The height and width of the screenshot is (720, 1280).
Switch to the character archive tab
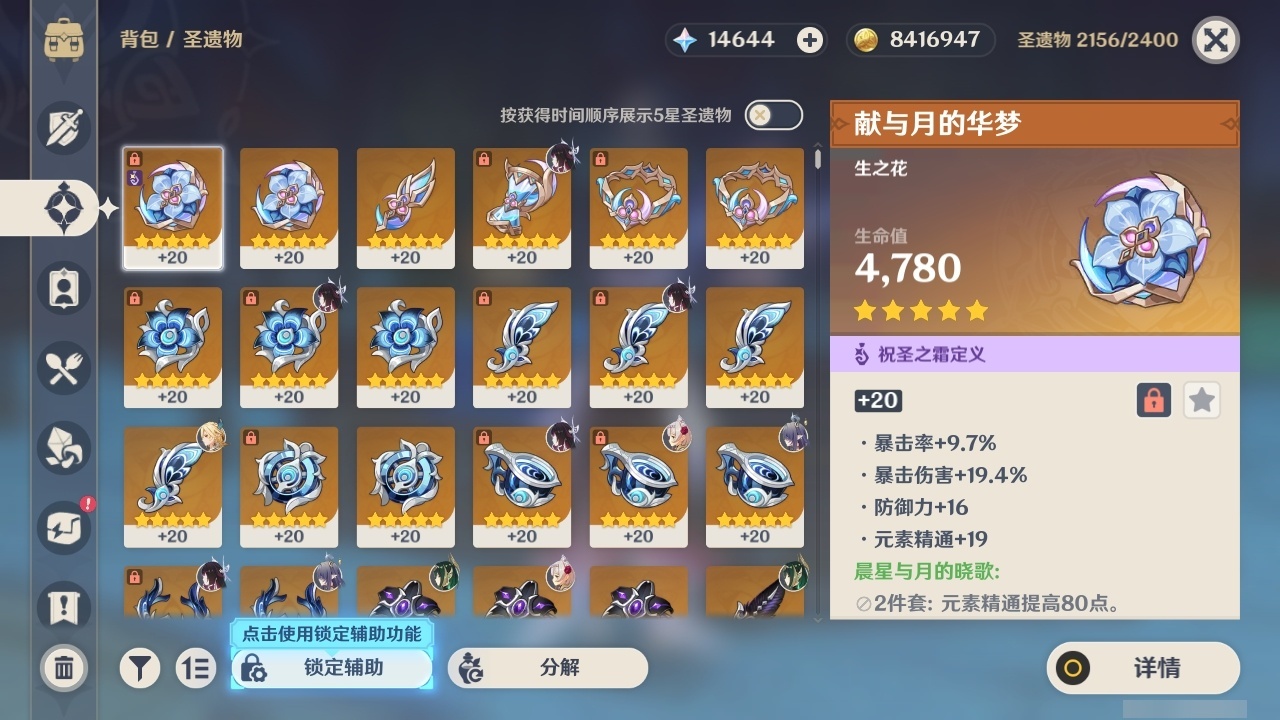(63, 288)
